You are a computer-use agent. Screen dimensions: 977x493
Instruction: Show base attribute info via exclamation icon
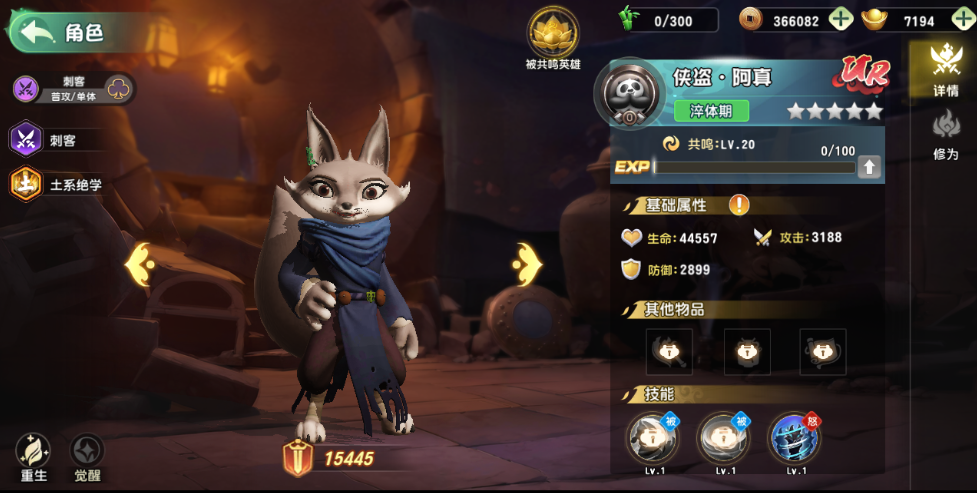coord(738,205)
